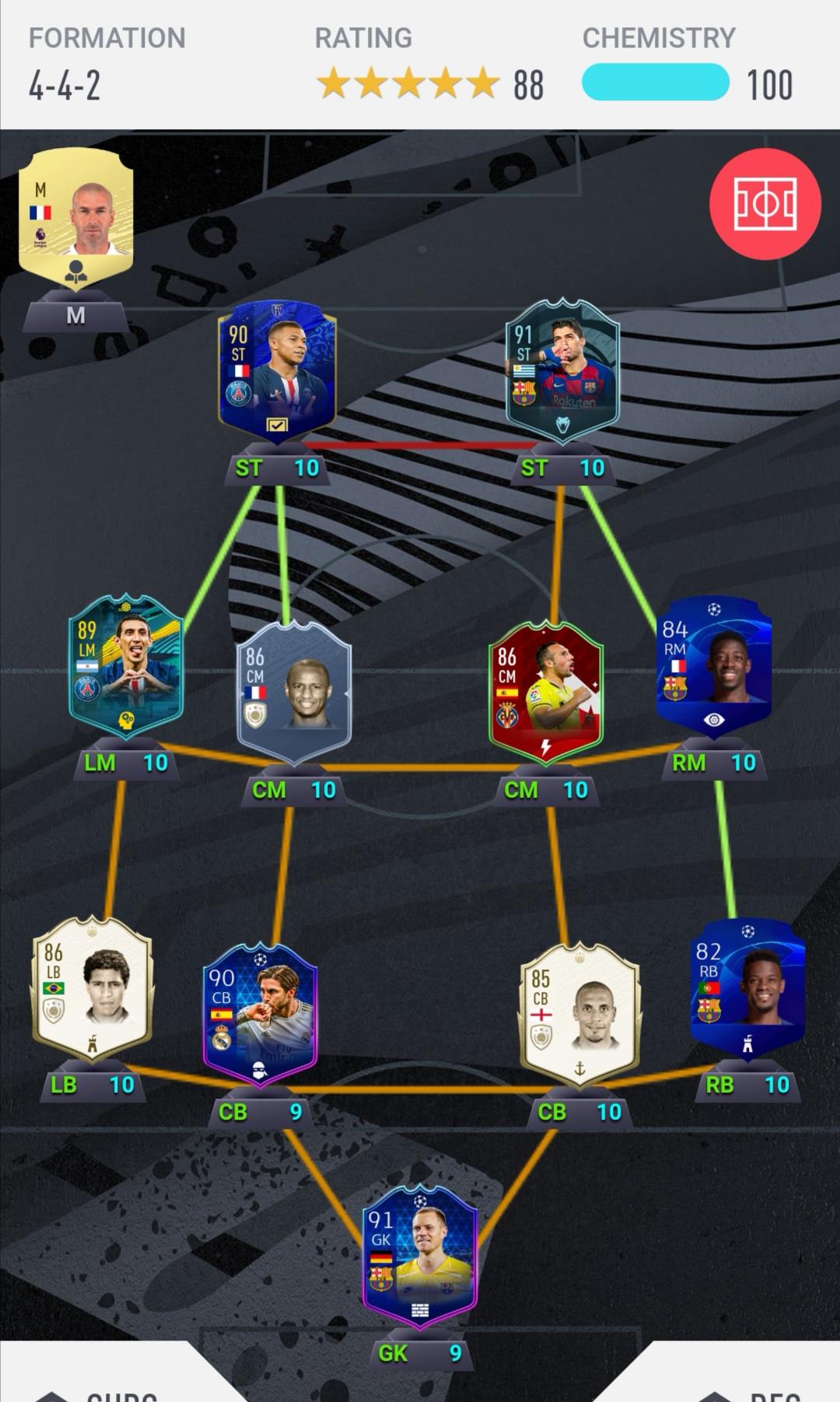Select the 90-rated PSG striker card
The image size is (840, 1402).
(277, 371)
